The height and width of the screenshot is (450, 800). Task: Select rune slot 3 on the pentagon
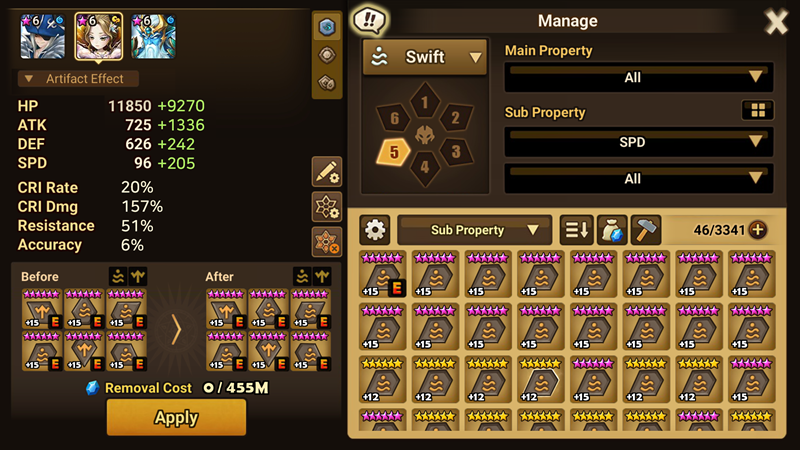[453, 152]
